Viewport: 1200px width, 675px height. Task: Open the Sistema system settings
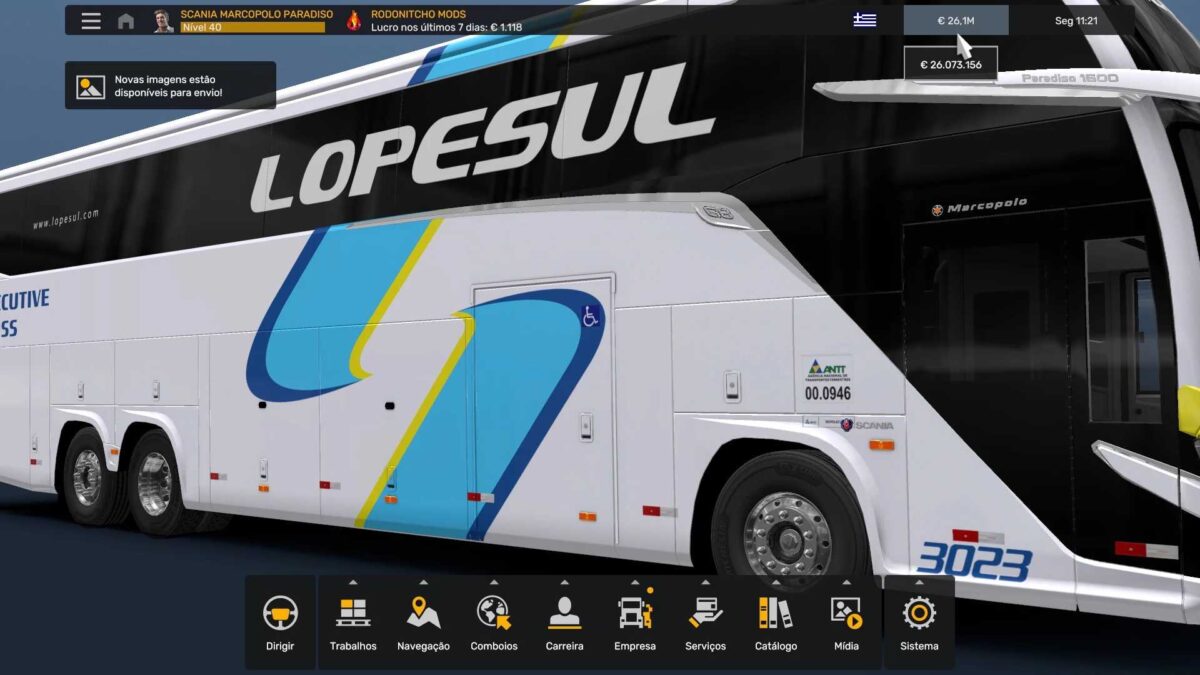click(919, 622)
